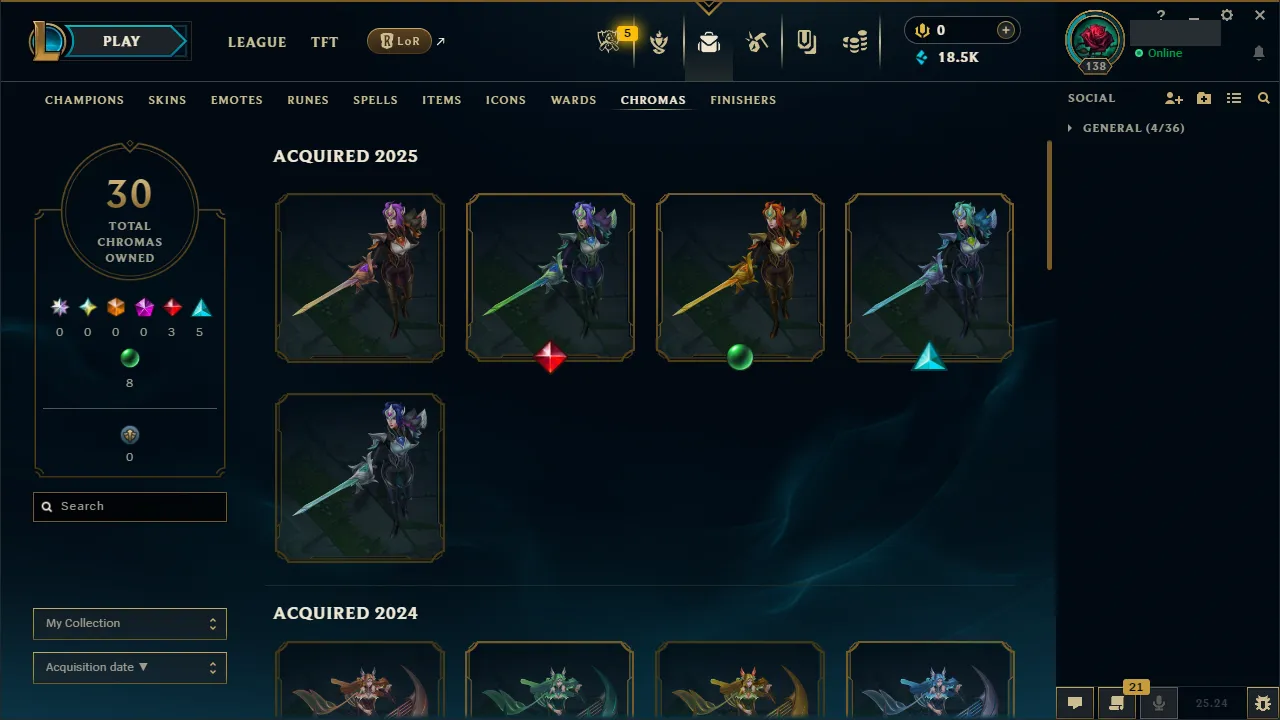This screenshot has width=1280, height=720.
Task: Open the Clash banner icon
Action: [x=660, y=41]
